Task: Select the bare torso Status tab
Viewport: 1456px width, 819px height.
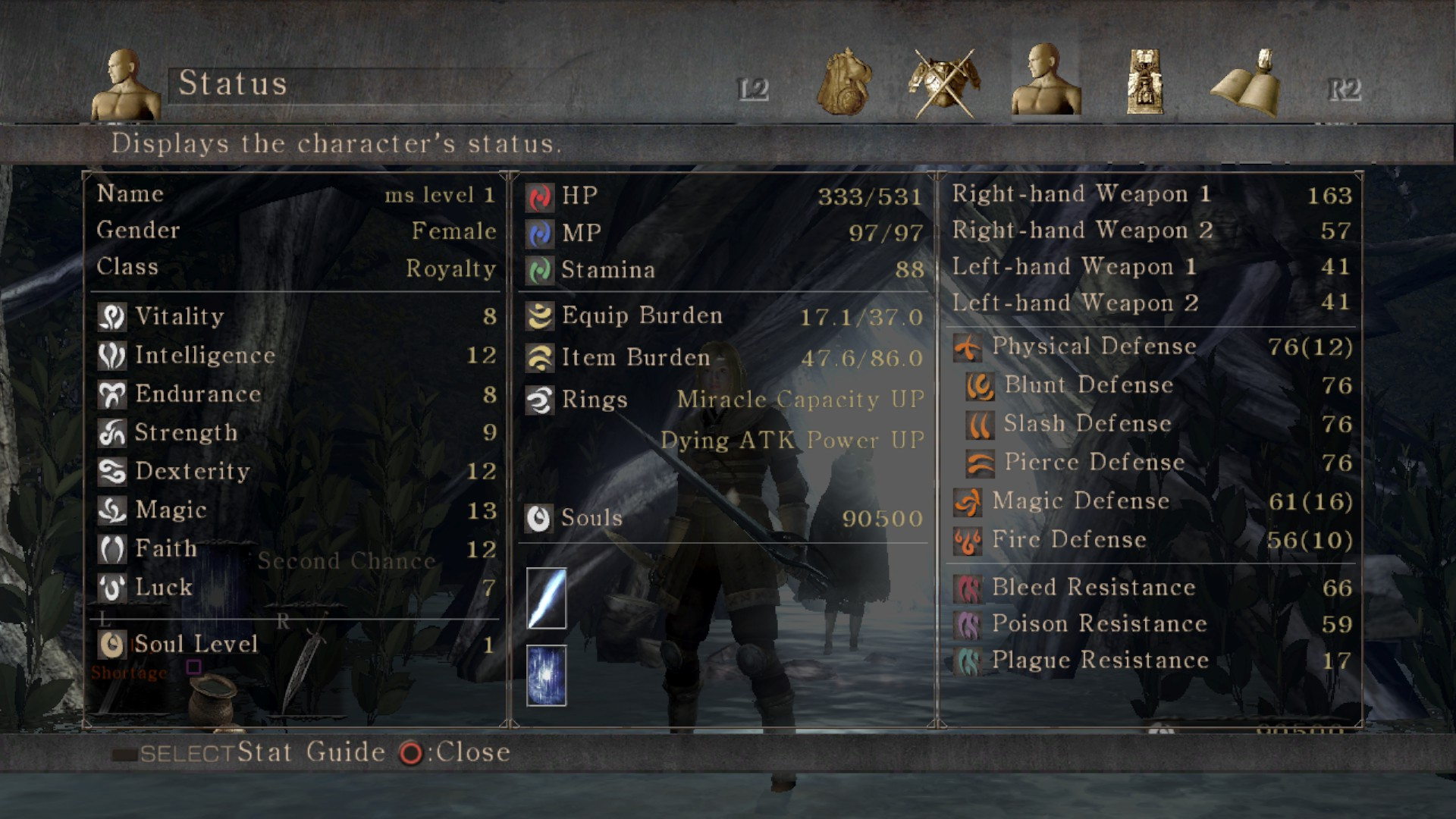Action: point(1046,80)
